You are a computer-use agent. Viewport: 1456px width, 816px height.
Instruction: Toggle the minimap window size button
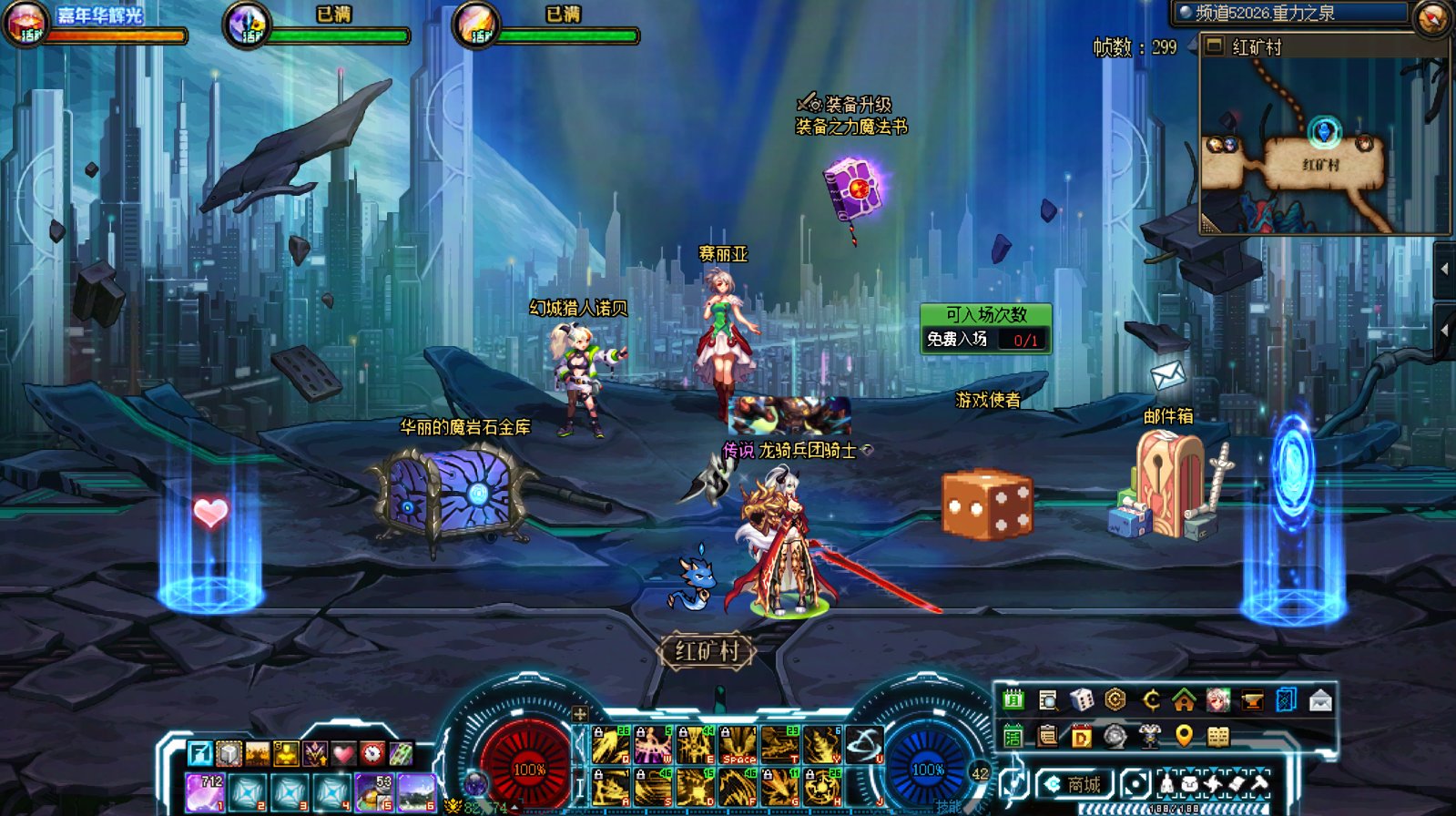point(1214,46)
